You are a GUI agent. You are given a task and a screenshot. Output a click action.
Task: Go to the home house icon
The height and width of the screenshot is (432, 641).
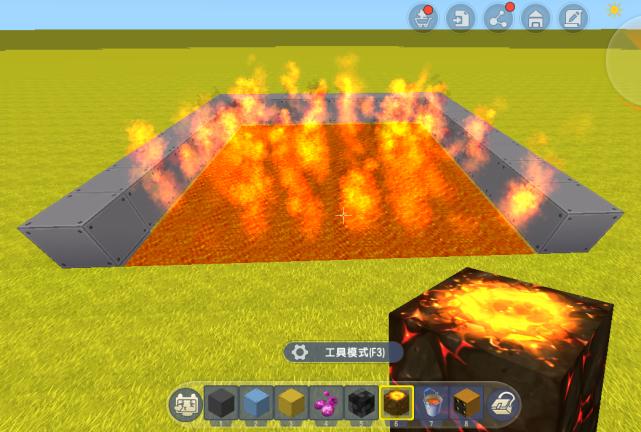point(535,18)
